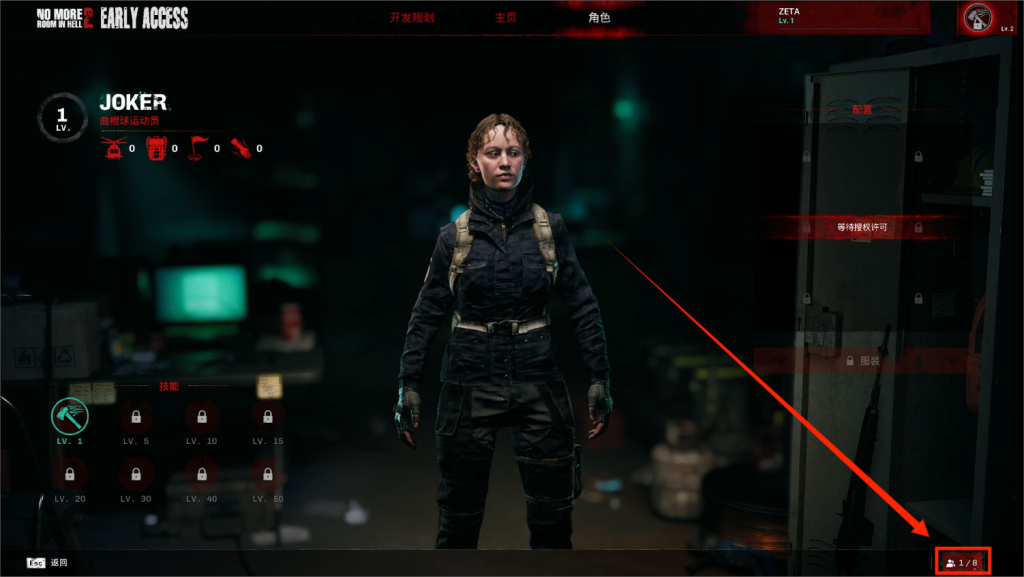
Task: Choose the locked LV. 15 skill slot
Action: [268, 416]
